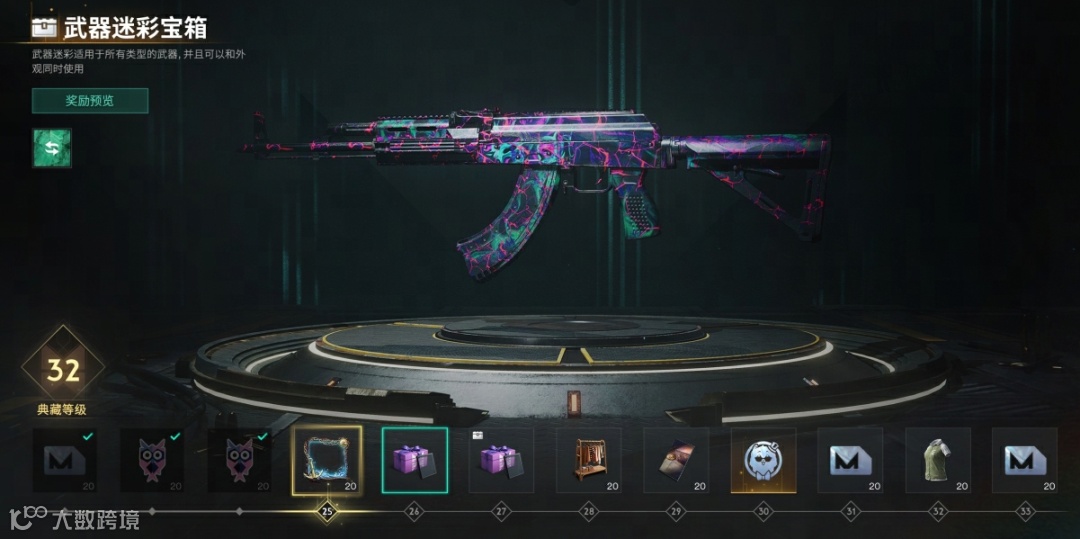Select the level 29 reward tile
Screen dimensions: 1080x539
click(676, 460)
